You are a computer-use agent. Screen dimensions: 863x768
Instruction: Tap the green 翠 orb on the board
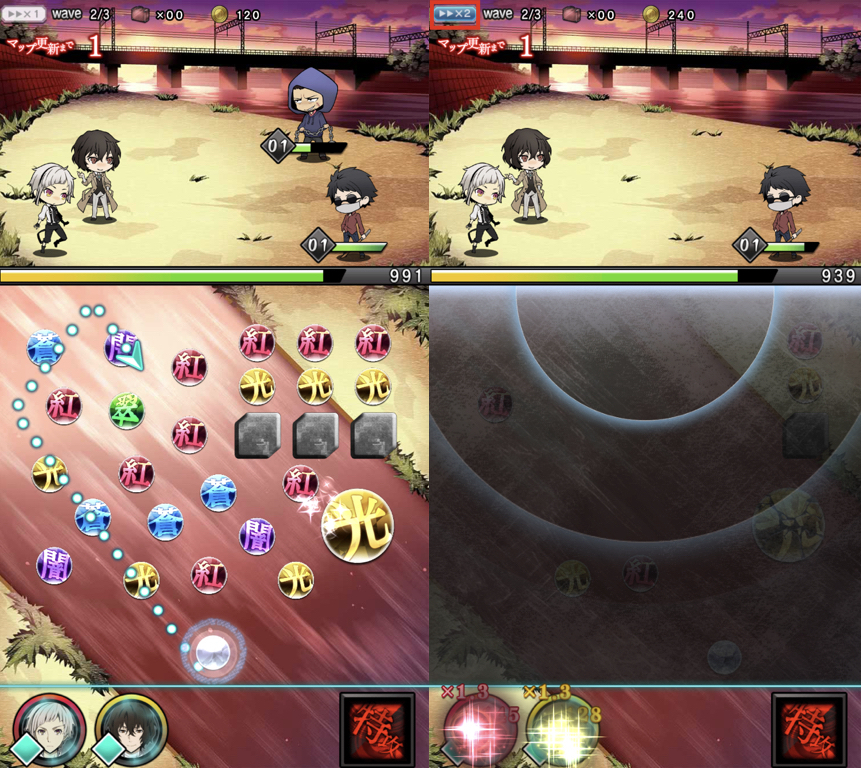(x=127, y=410)
